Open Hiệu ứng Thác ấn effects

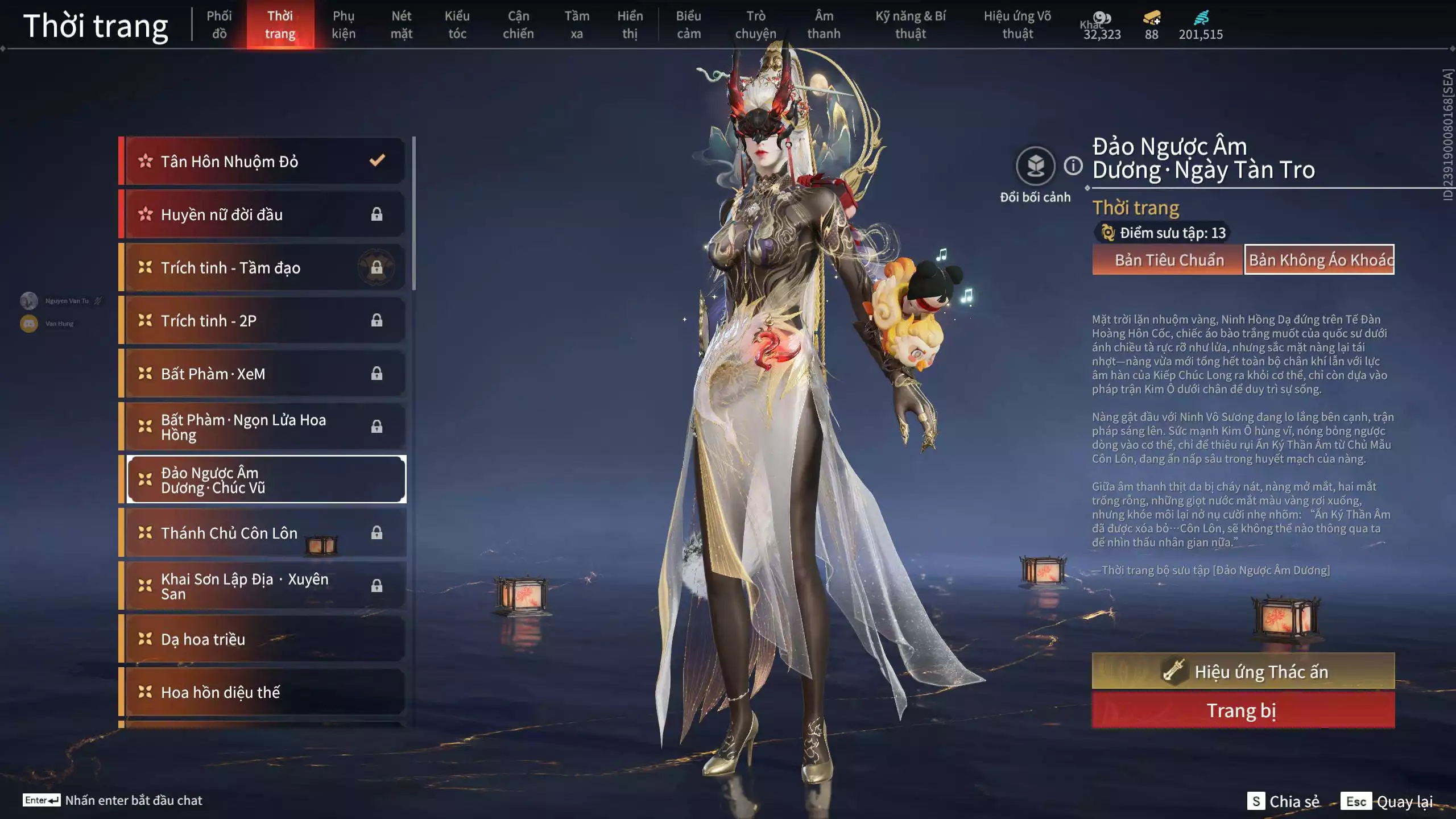(1243, 671)
